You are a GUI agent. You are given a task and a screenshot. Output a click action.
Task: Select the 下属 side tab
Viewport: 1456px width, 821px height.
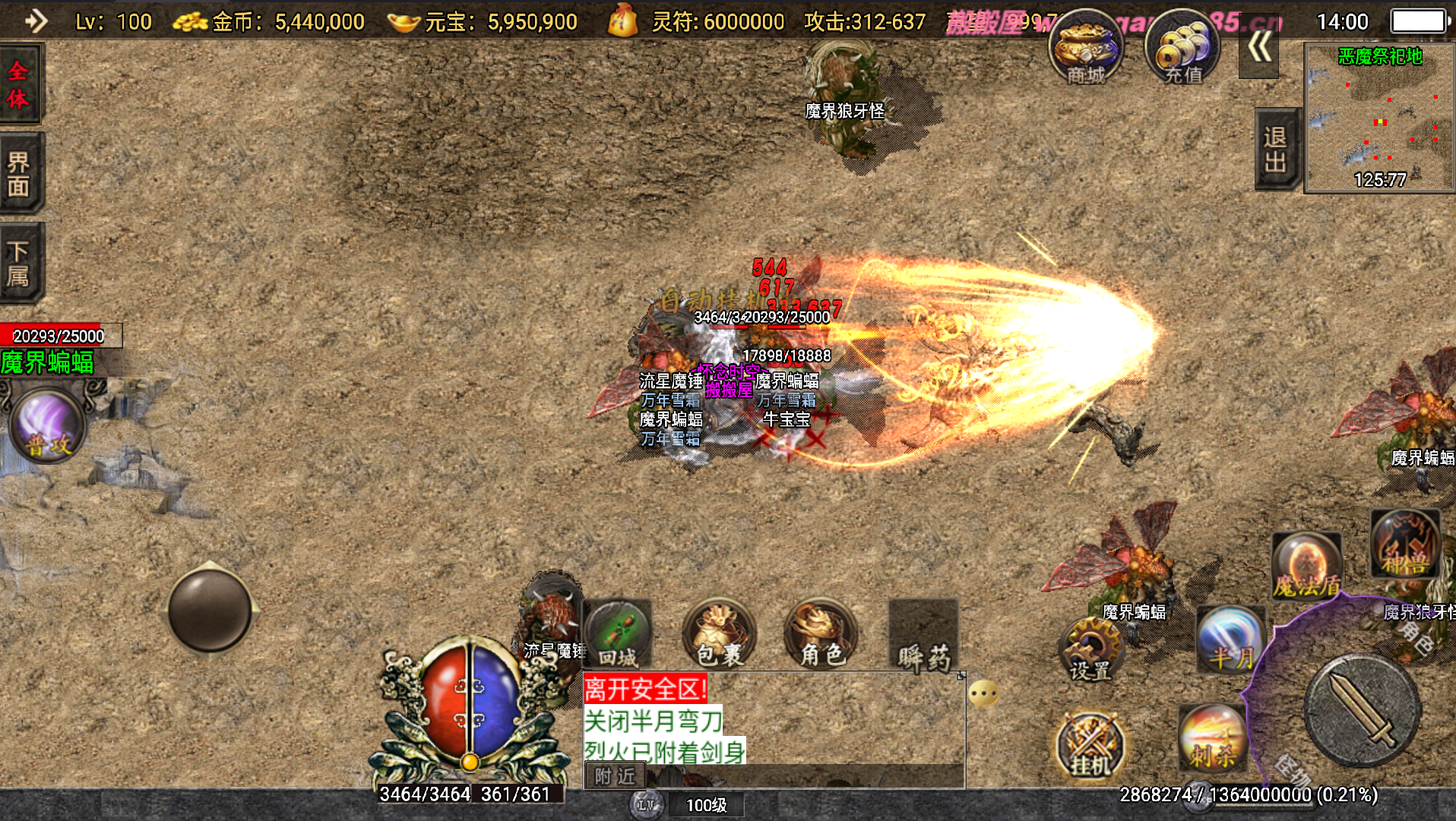click(x=19, y=263)
